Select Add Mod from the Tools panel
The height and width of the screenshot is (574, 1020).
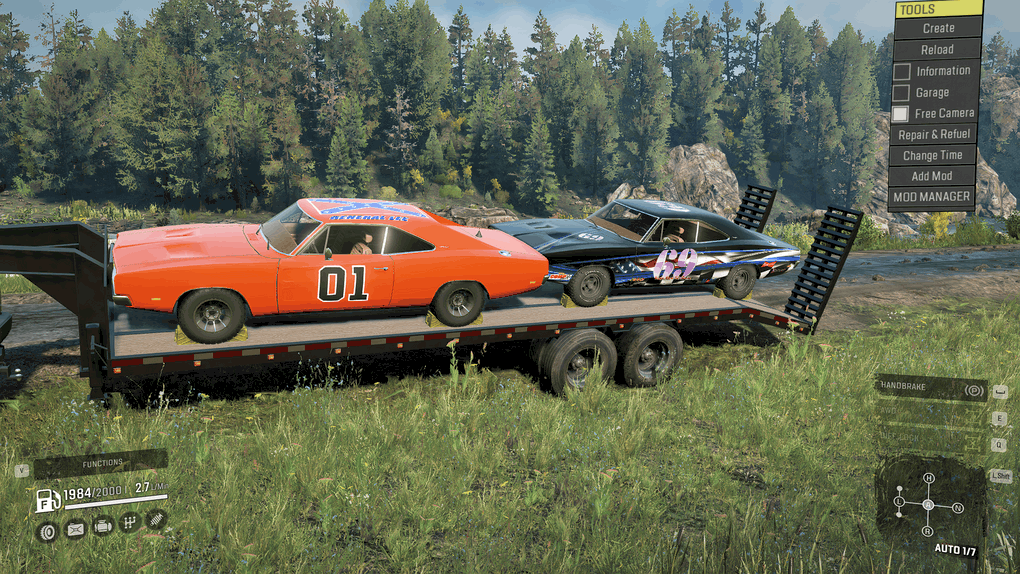coord(933,176)
